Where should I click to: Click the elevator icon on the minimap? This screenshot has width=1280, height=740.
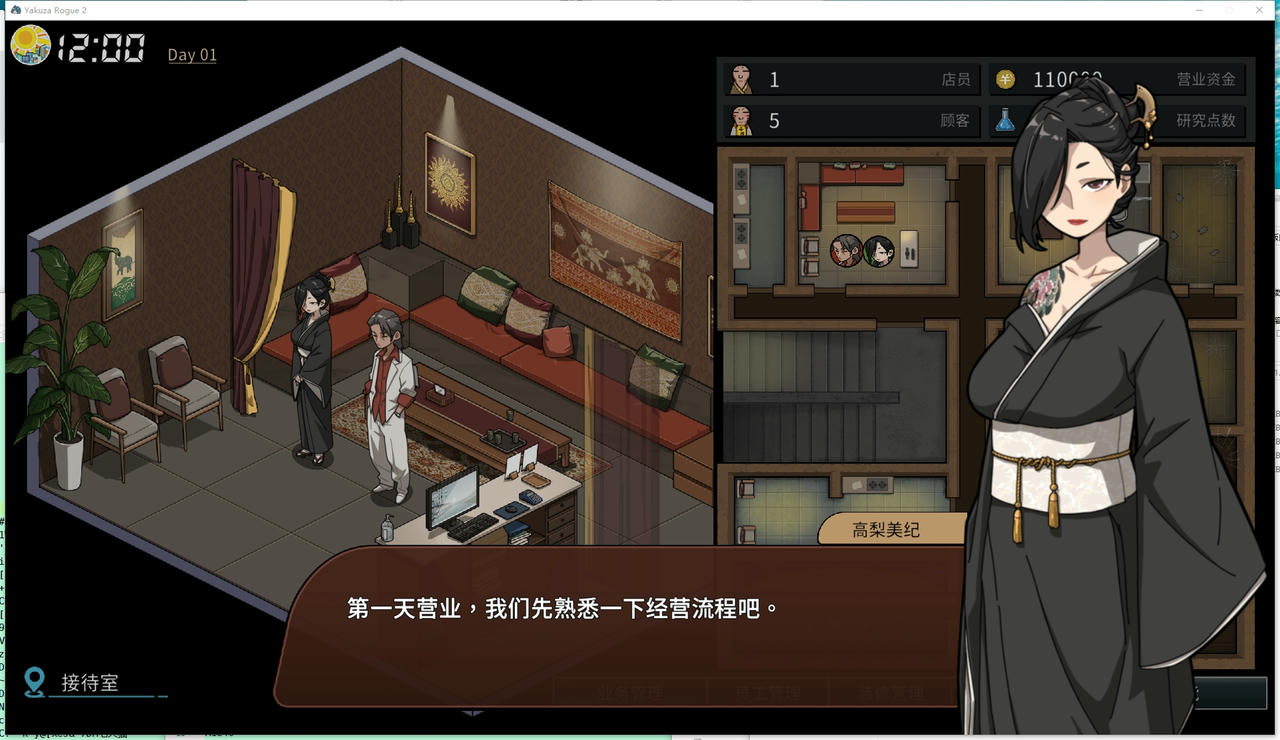[x=909, y=247]
